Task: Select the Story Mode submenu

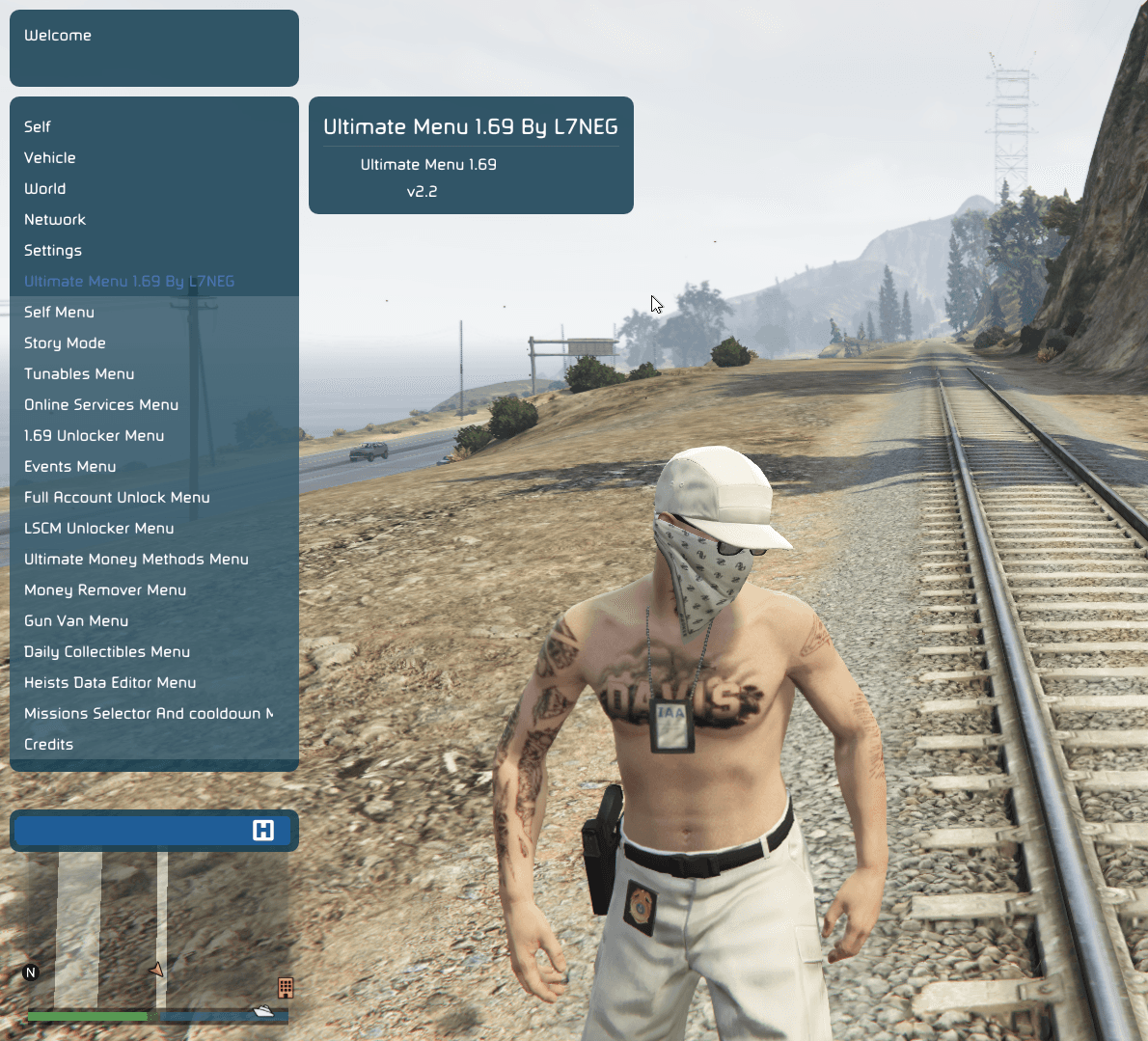Action: pos(65,342)
